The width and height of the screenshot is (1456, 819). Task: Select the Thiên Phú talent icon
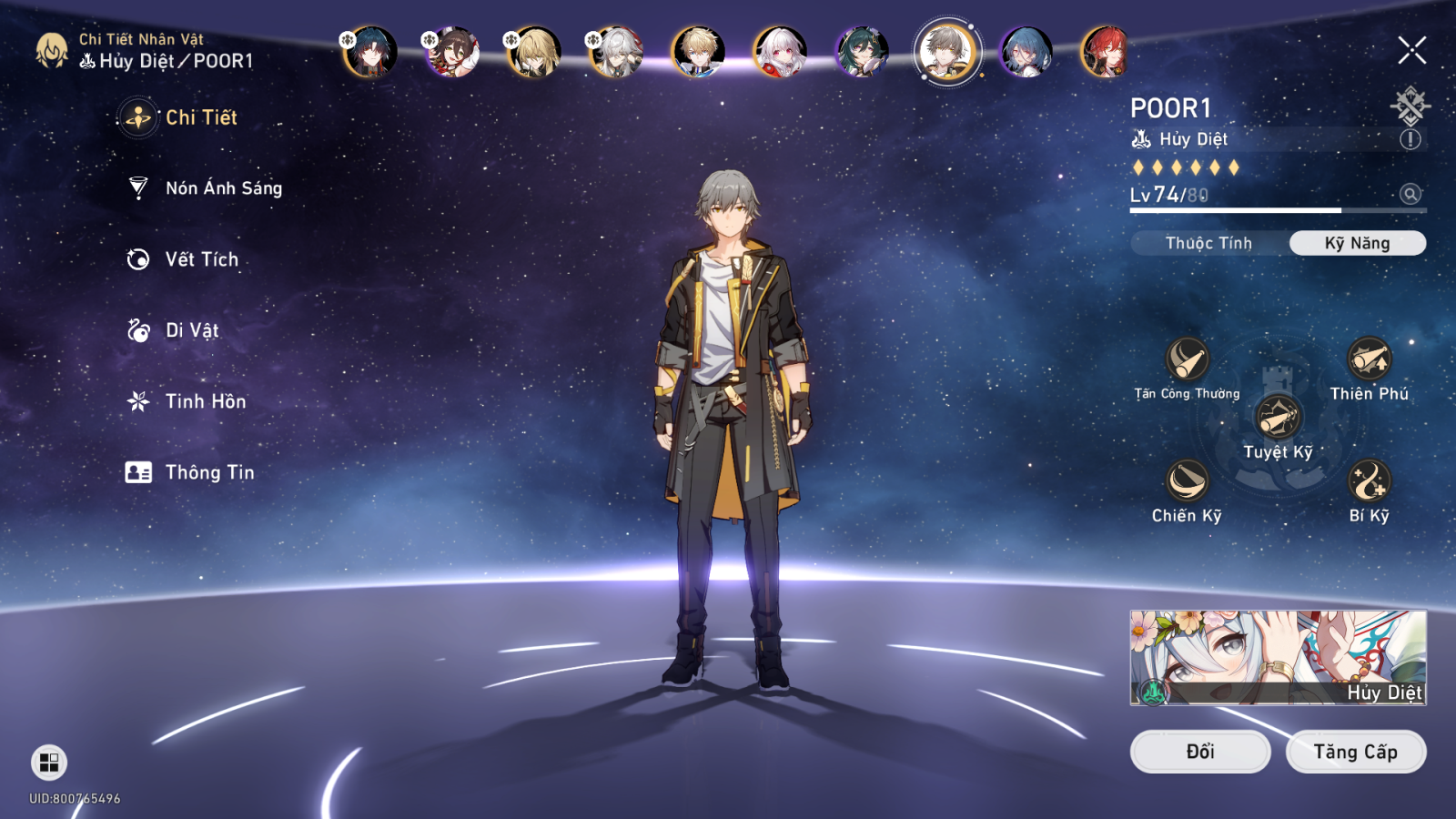pyautogui.click(x=1369, y=359)
